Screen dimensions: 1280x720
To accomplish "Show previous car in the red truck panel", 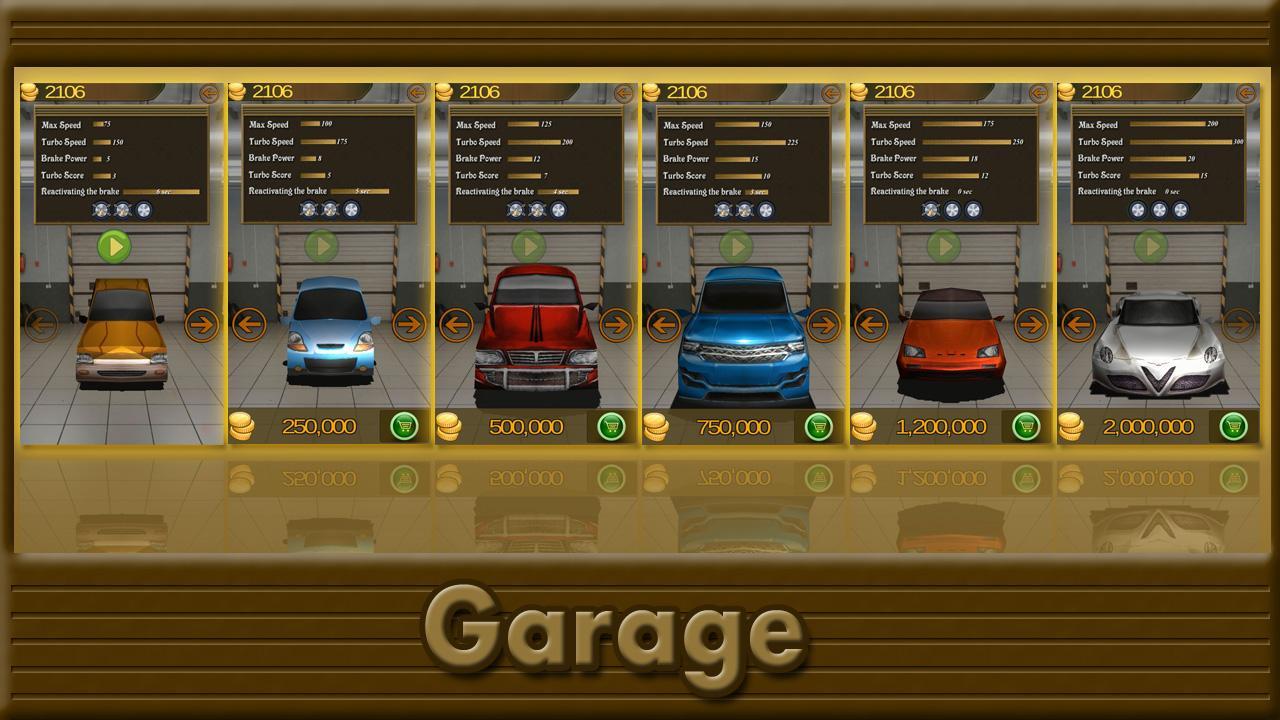I will tap(456, 324).
